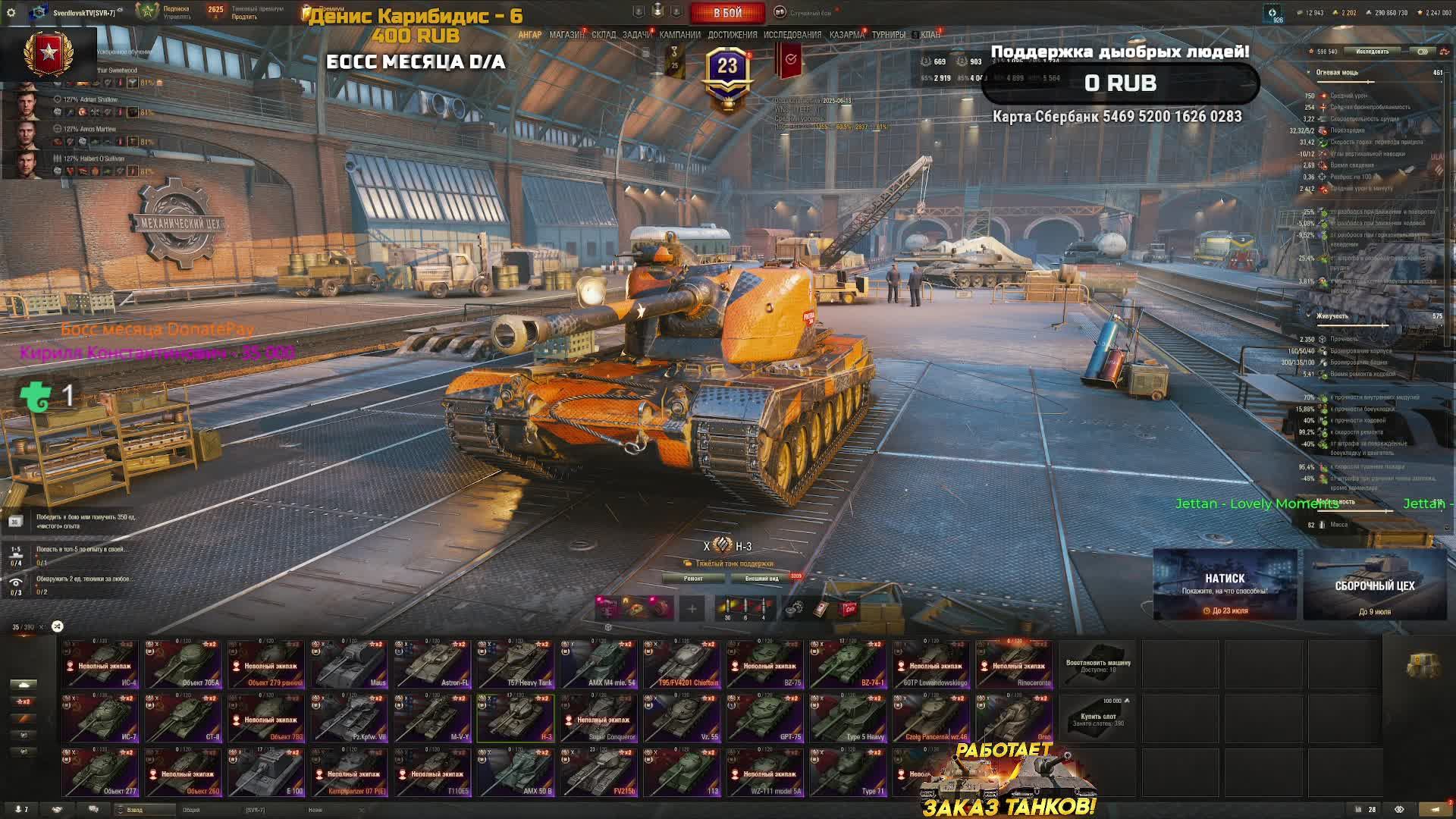Image resolution: width=1456 pixels, height=819 pixels.
Task: Click Купить слот to buy a slot
Action: coord(1097,718)
